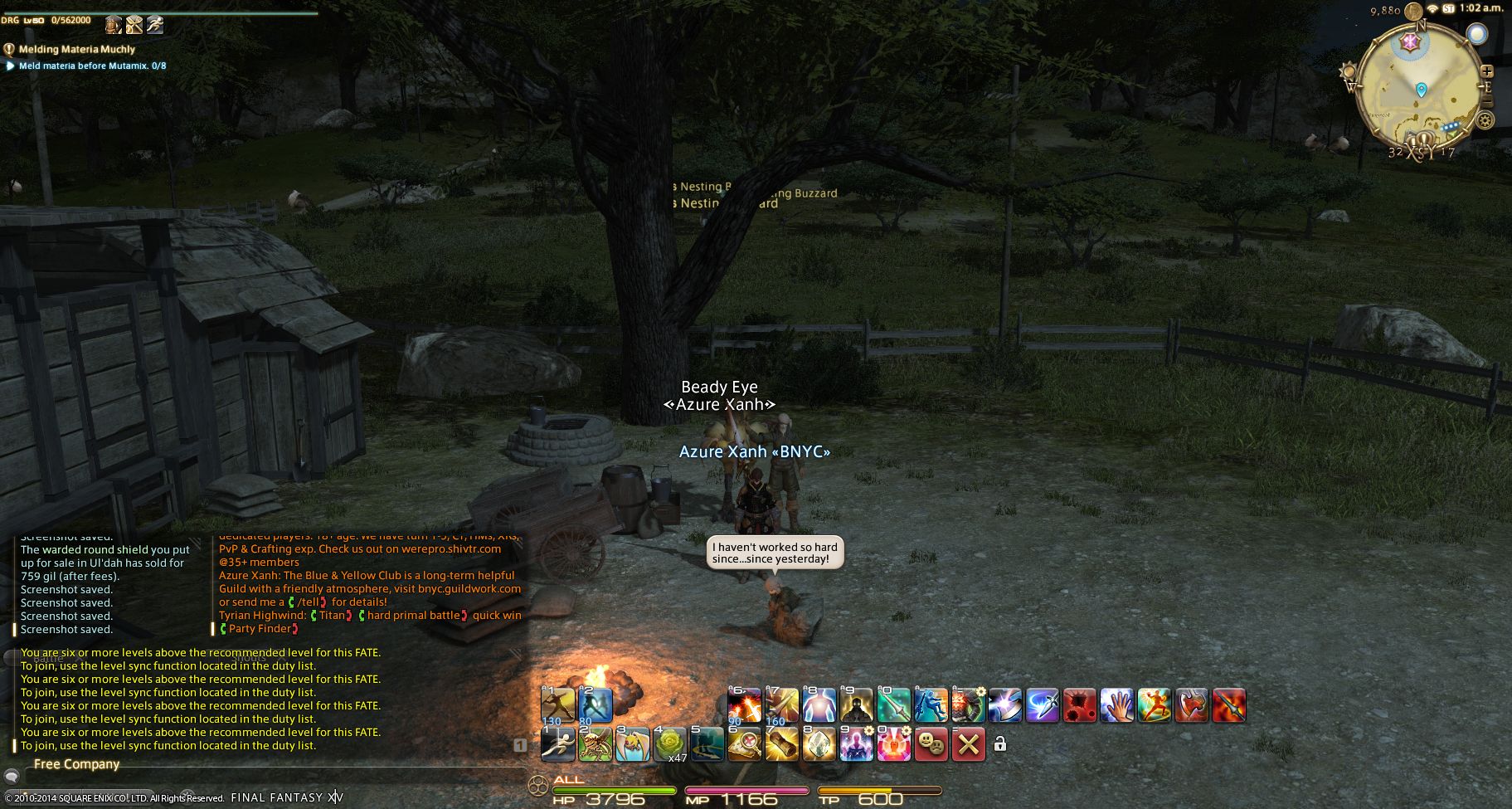Open the minimap gear settings
The height and width of the screenshot is (809, 1512).
click(x=1485, y=120)
